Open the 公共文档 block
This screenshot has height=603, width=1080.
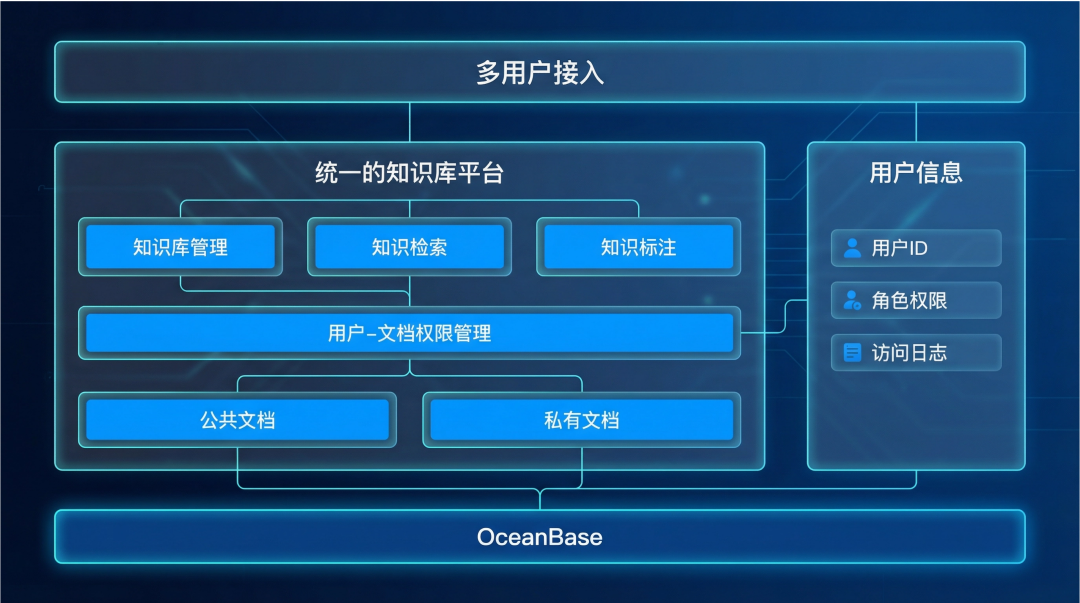point(237,420)
